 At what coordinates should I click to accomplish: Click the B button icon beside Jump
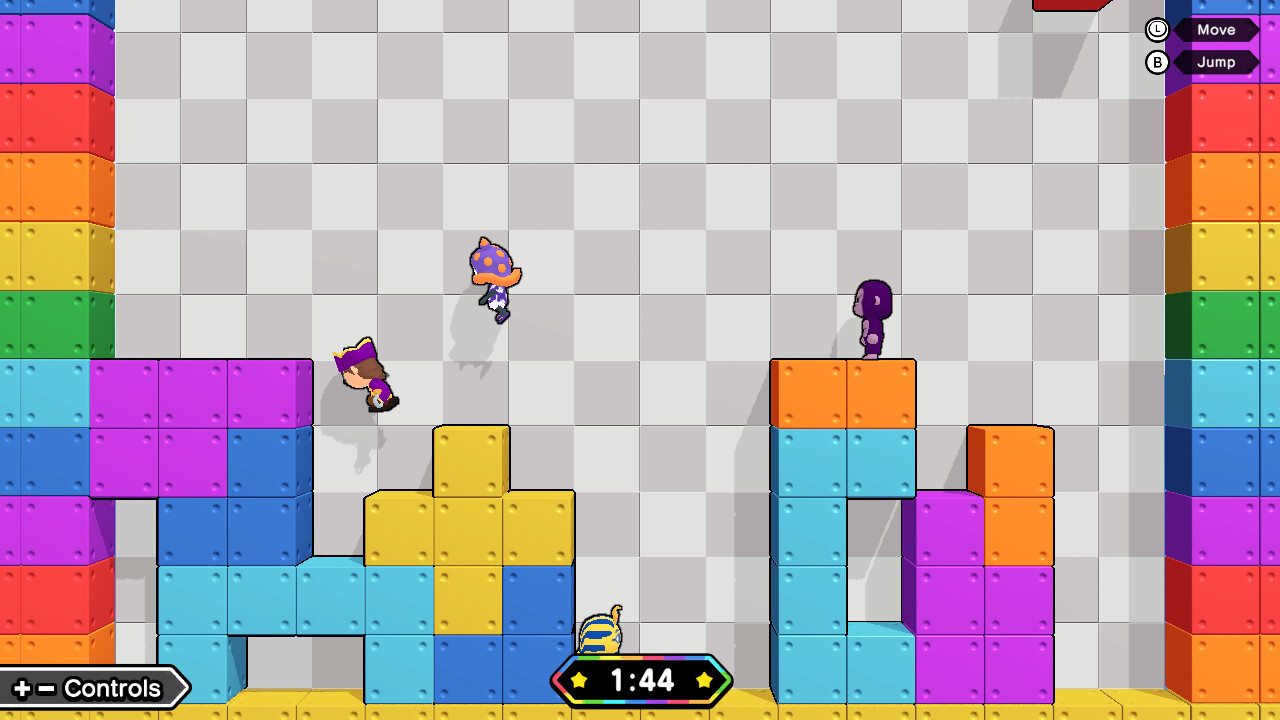(x=1156, y=62)
